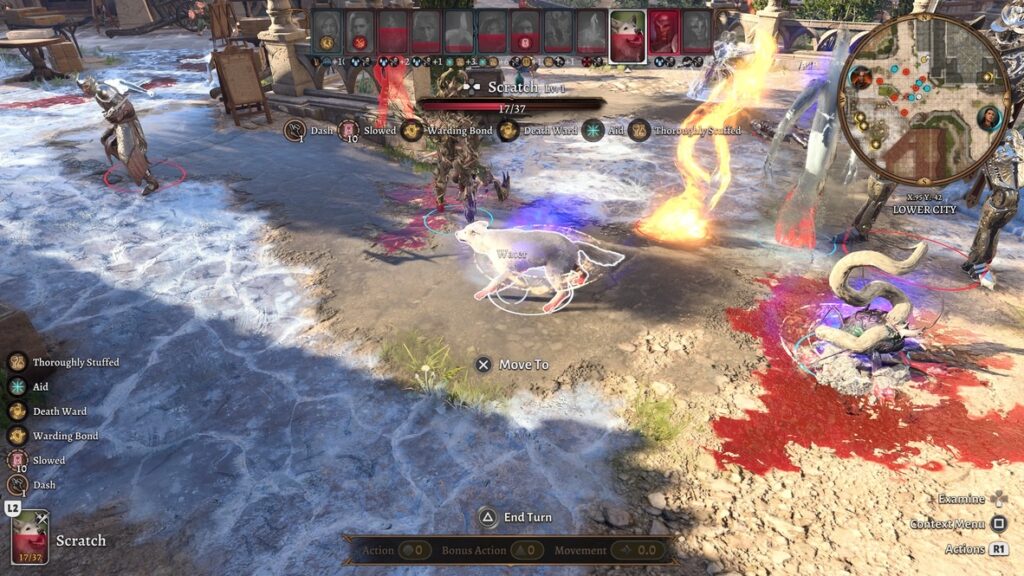Image resolution: width=1024 pixels, height=576 pixels.
Task: Select Scratch's character portrait at bottom left
Action: 30,540
